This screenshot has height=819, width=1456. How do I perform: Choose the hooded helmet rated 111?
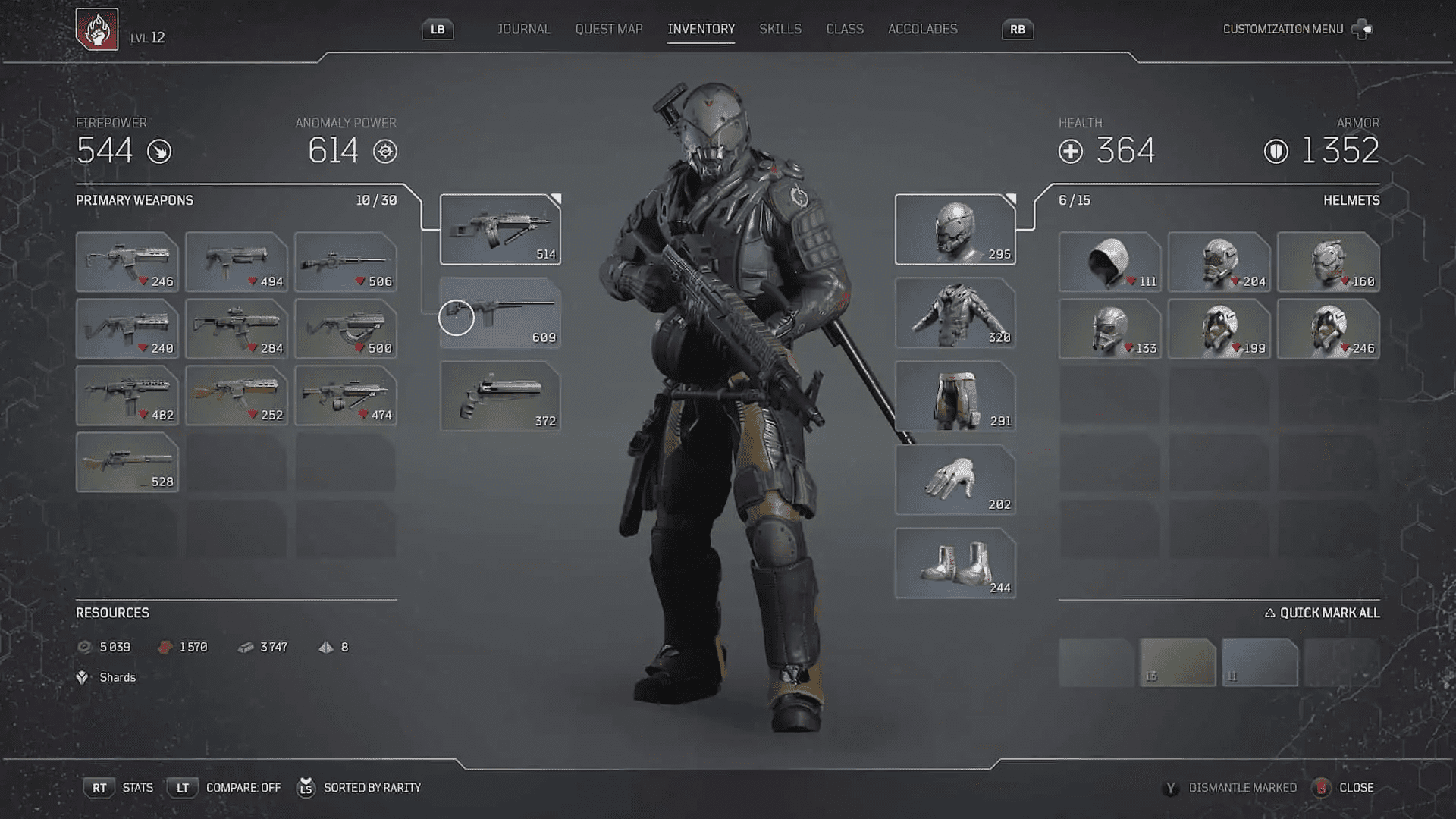(1109, 262)
